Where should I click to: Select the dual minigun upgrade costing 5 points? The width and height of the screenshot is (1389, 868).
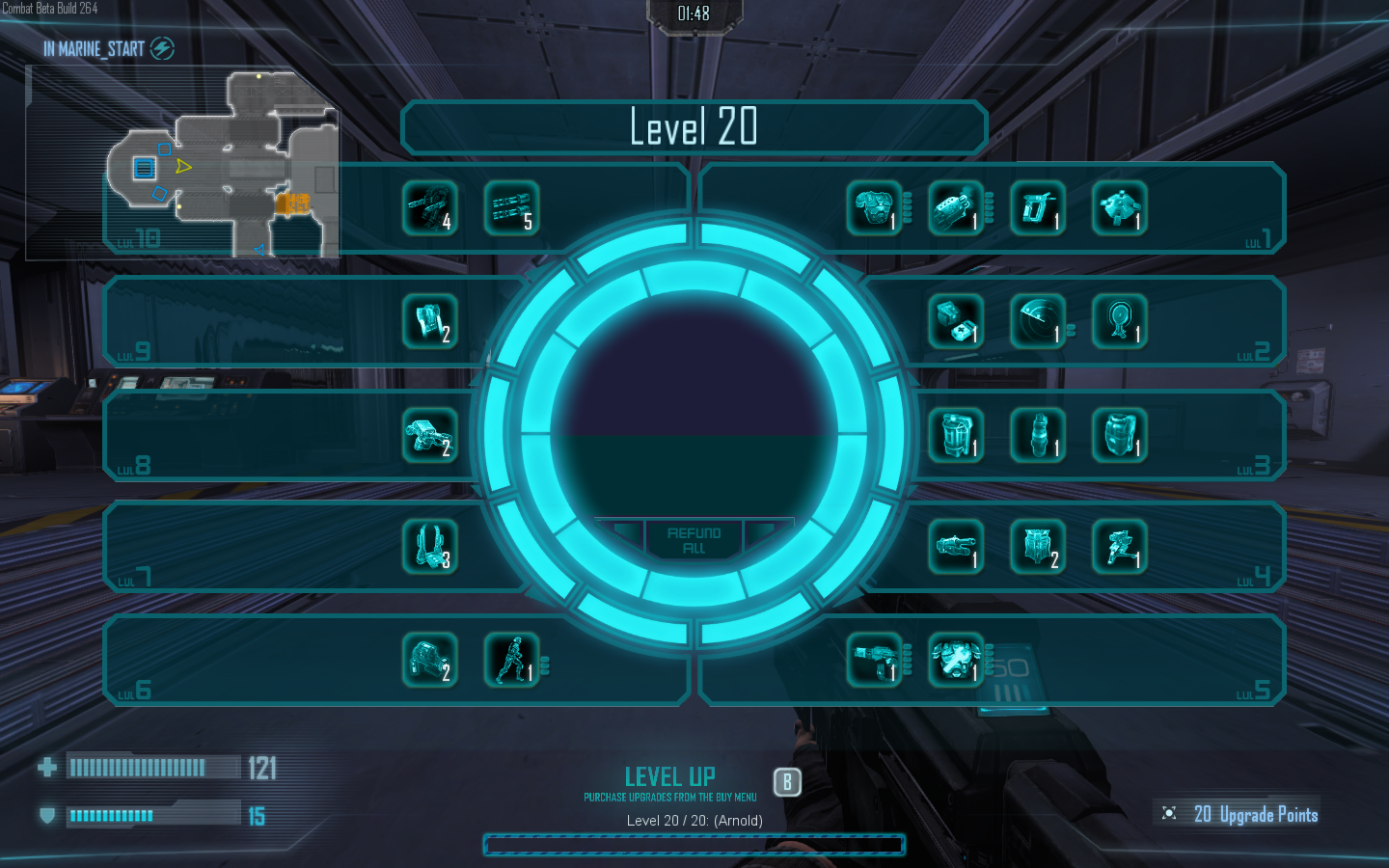tap(511, 208)
